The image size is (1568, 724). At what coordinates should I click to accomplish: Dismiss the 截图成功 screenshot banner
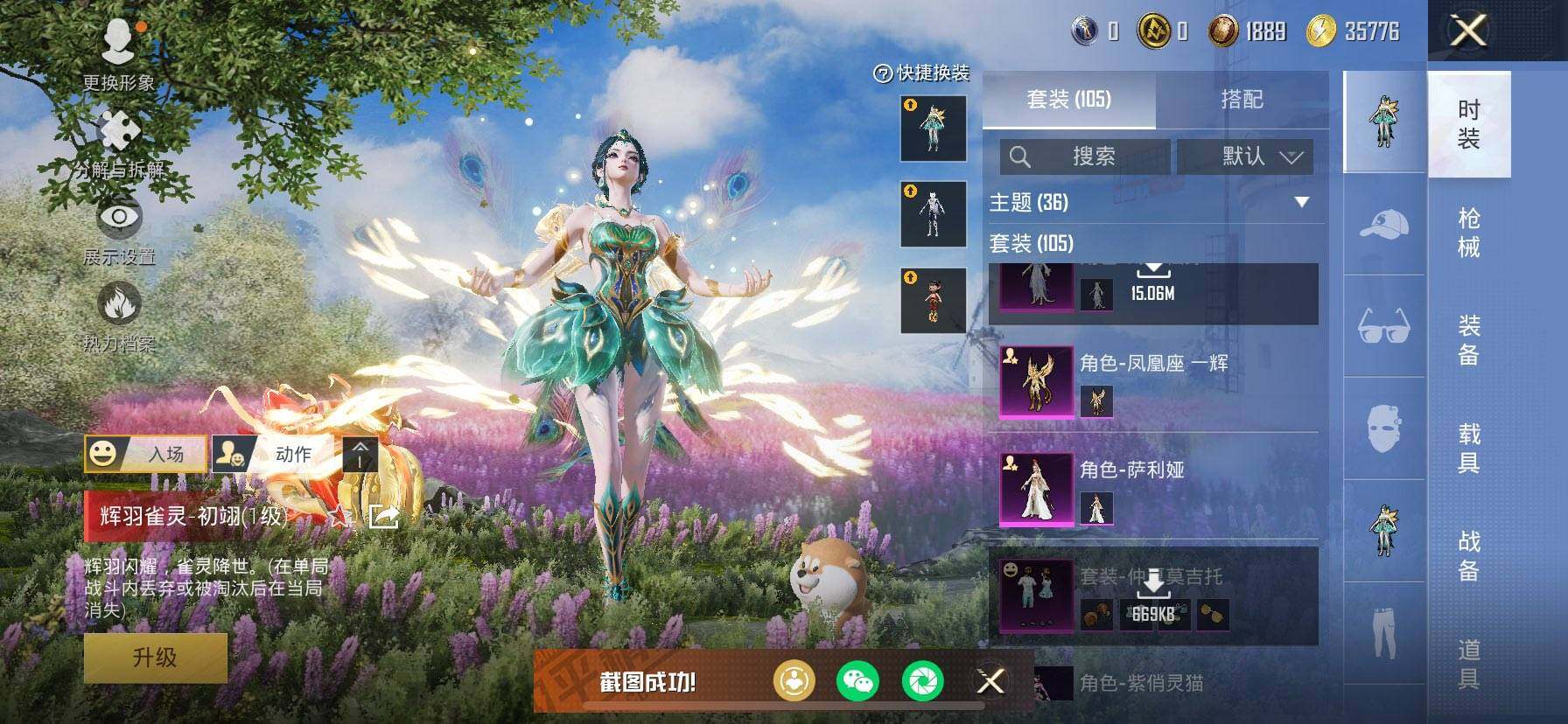click(990, 680)
